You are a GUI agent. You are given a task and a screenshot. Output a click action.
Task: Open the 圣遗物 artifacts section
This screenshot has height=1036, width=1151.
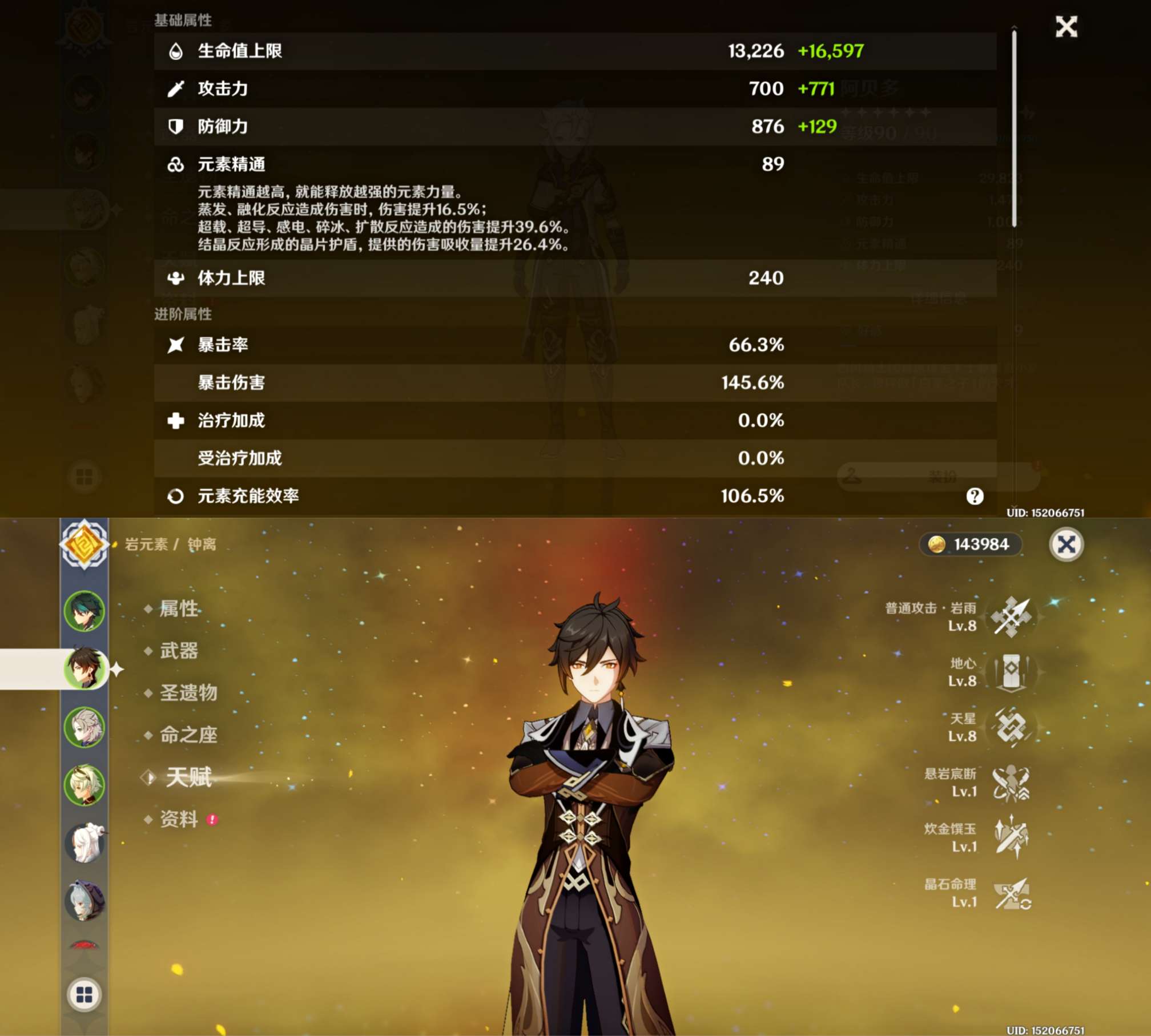[x=189, y=694]
